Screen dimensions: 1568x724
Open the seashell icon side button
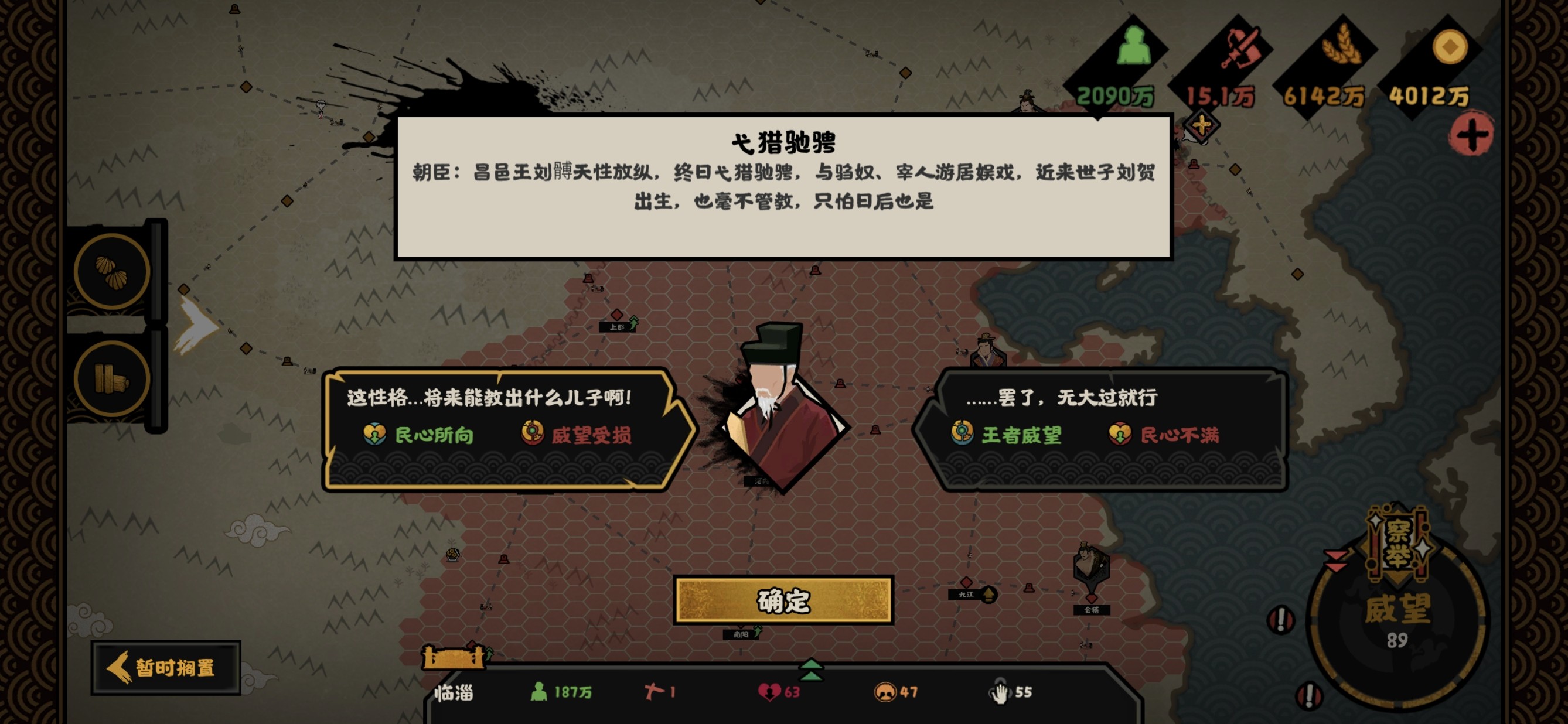(x=112, y=271)
